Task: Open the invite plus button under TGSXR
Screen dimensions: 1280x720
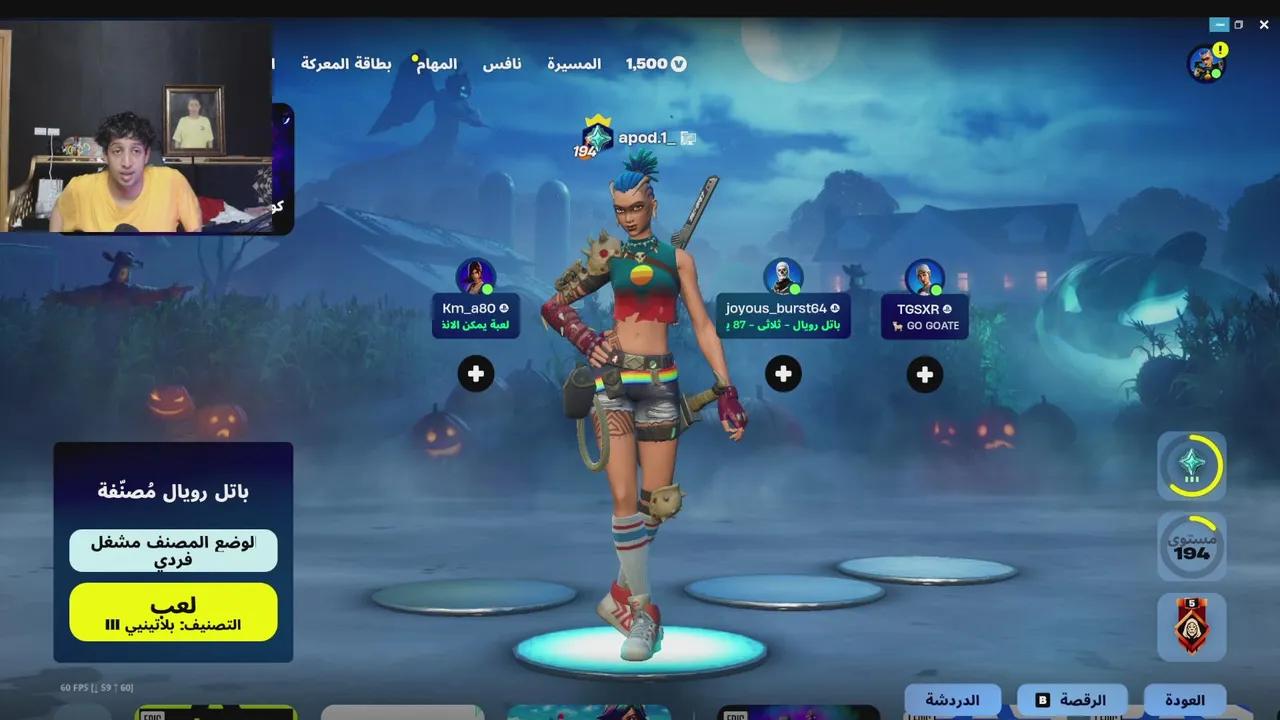Action: [x=924, y=374]
